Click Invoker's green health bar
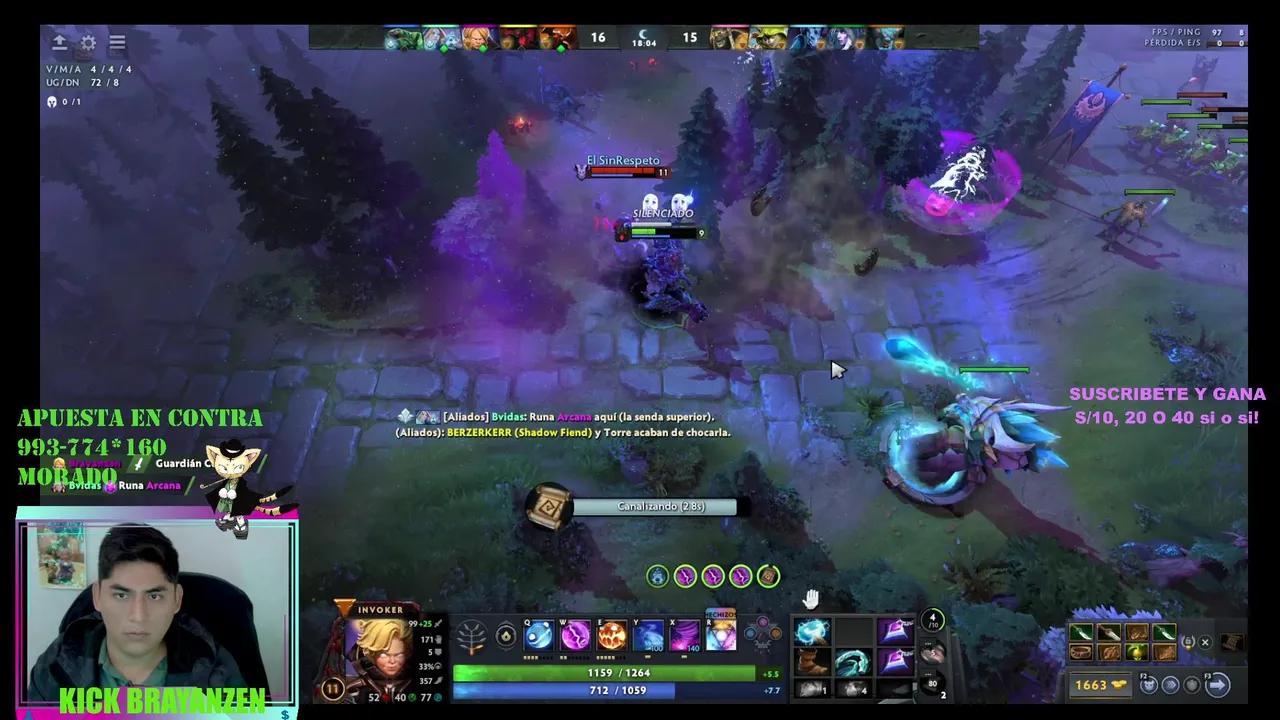The image size is (1280, 720). click(x=600, y=673)
